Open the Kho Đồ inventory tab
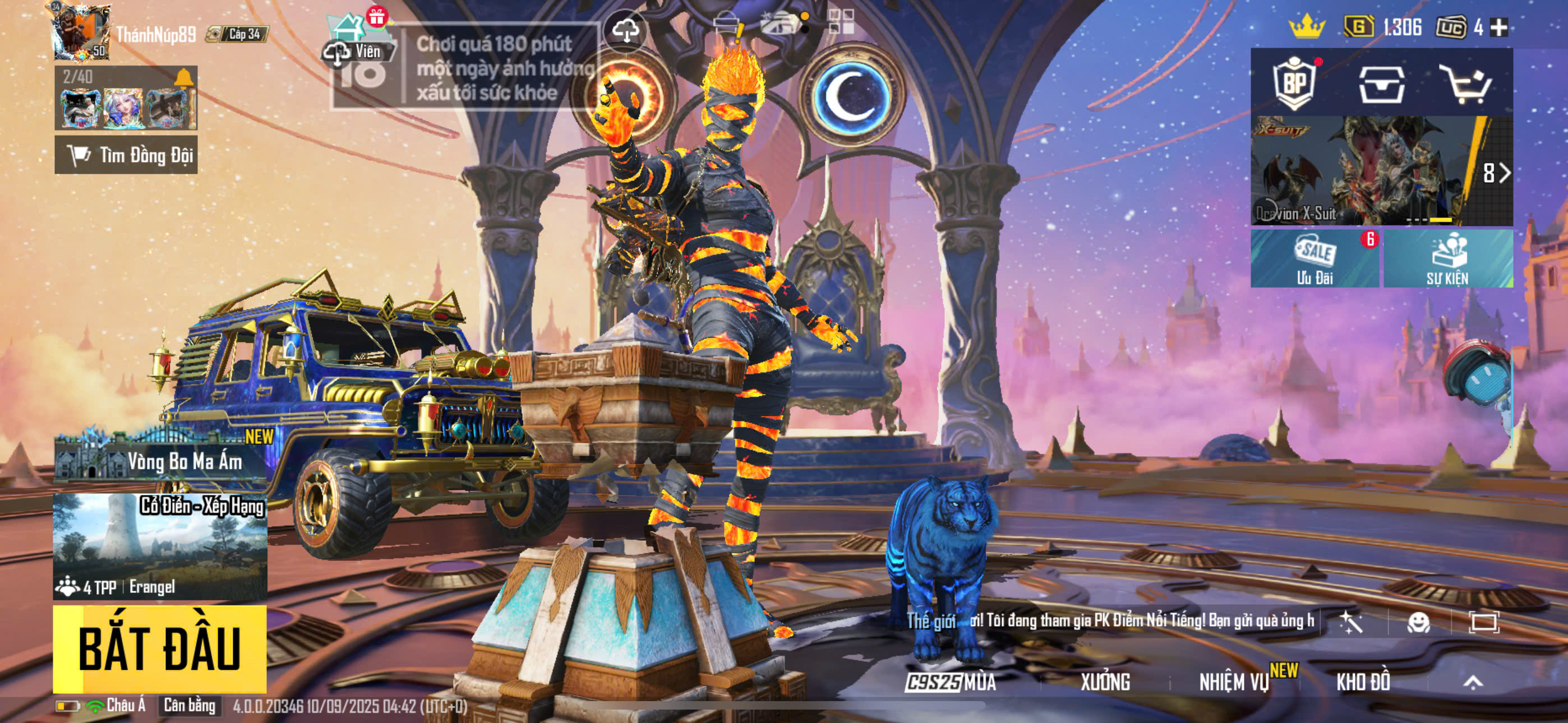Viewport: 1568px width, 723px height. (x=1363, y=682)
